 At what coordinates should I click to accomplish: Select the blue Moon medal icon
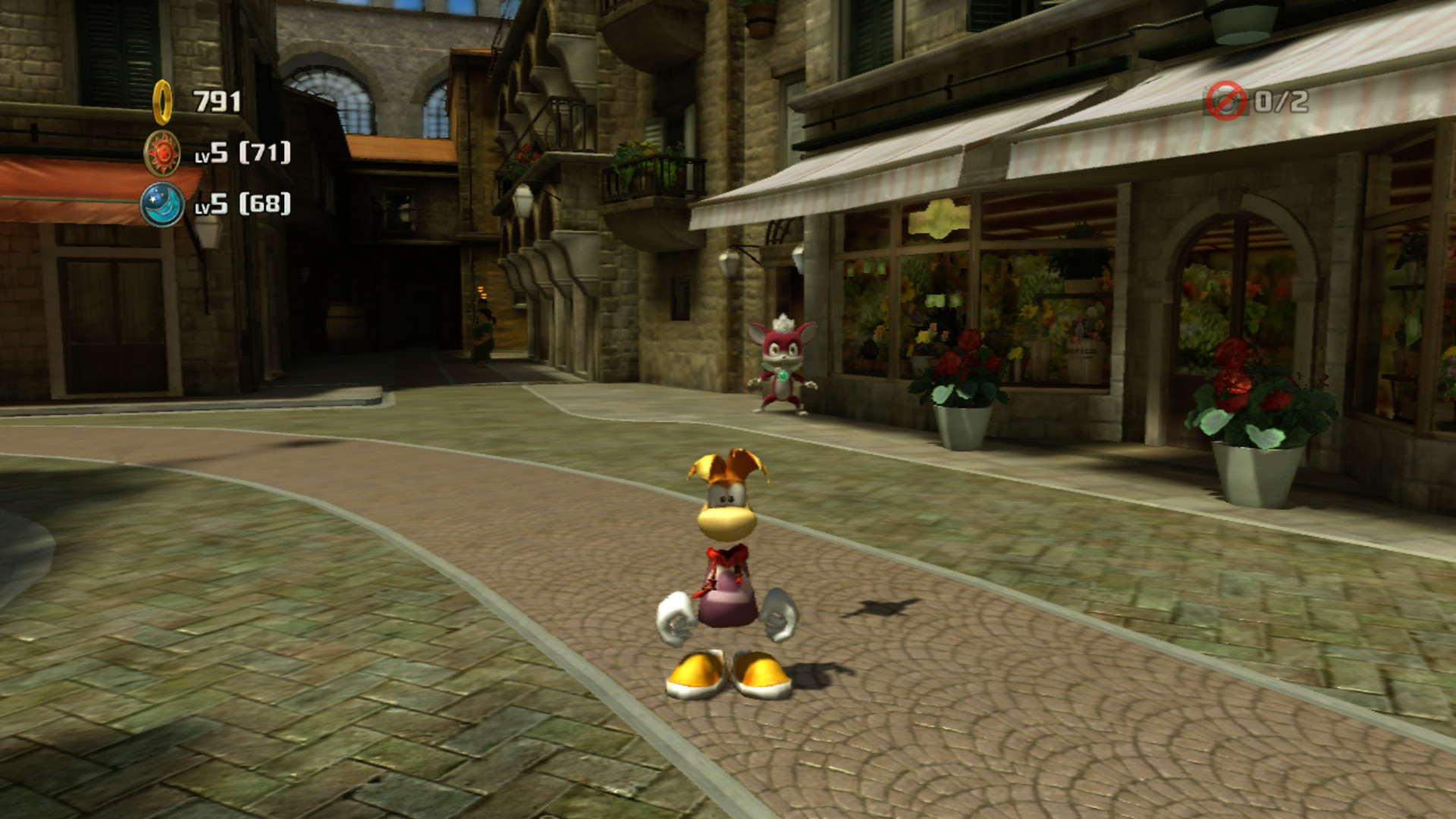pyautogui.click(x=162, y=208)
